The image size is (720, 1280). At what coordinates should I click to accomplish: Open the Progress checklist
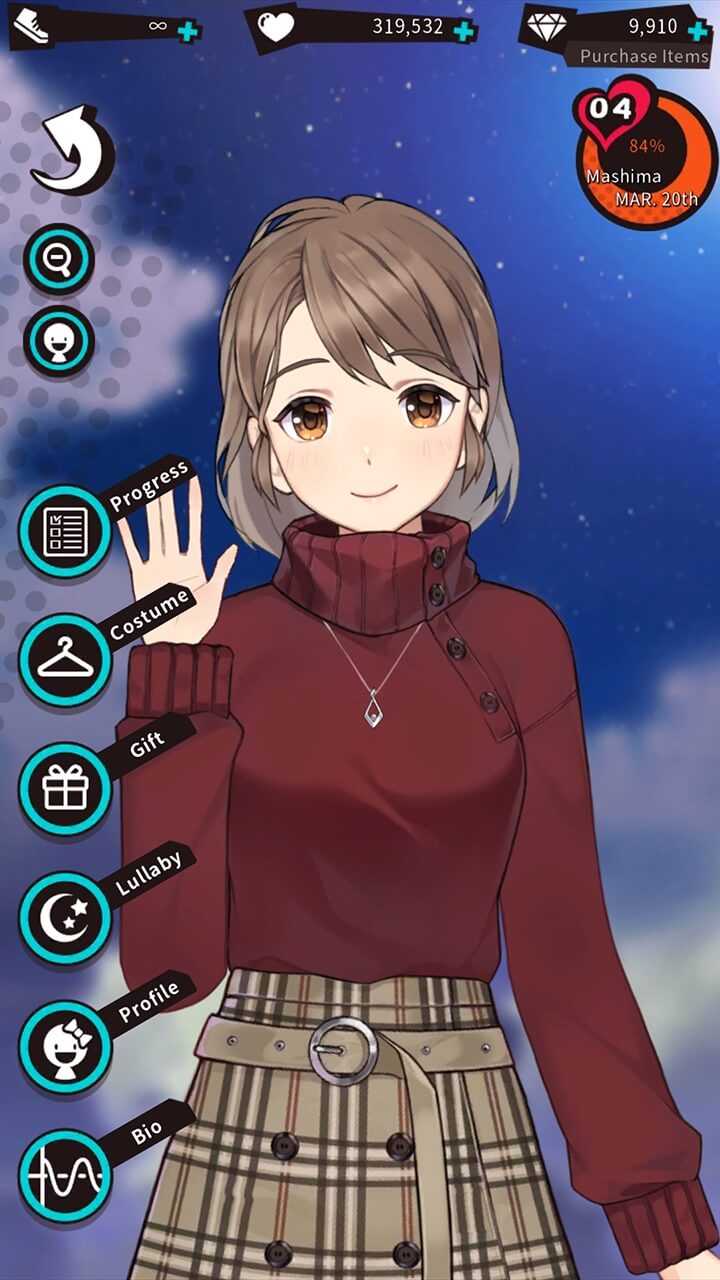[65, 531]
